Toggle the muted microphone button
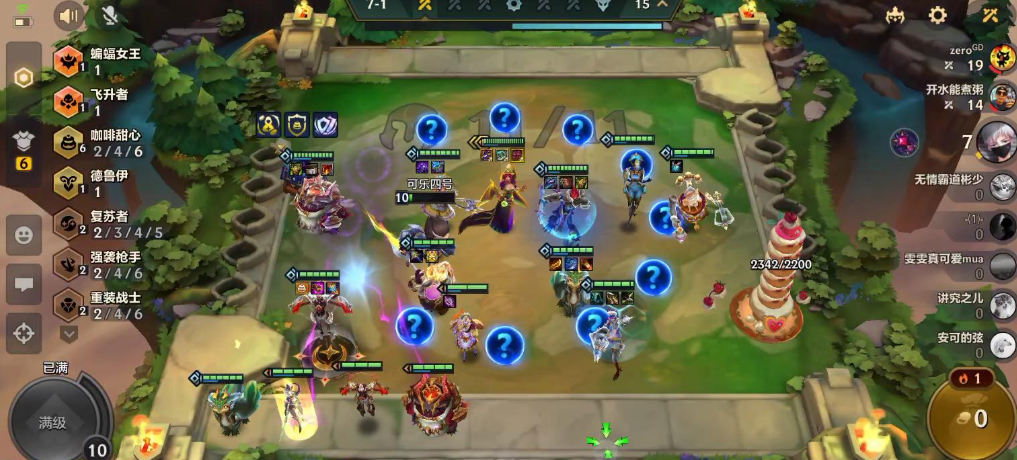The width and height of the screenshot is (1017, 460). [x=111, y=15]
